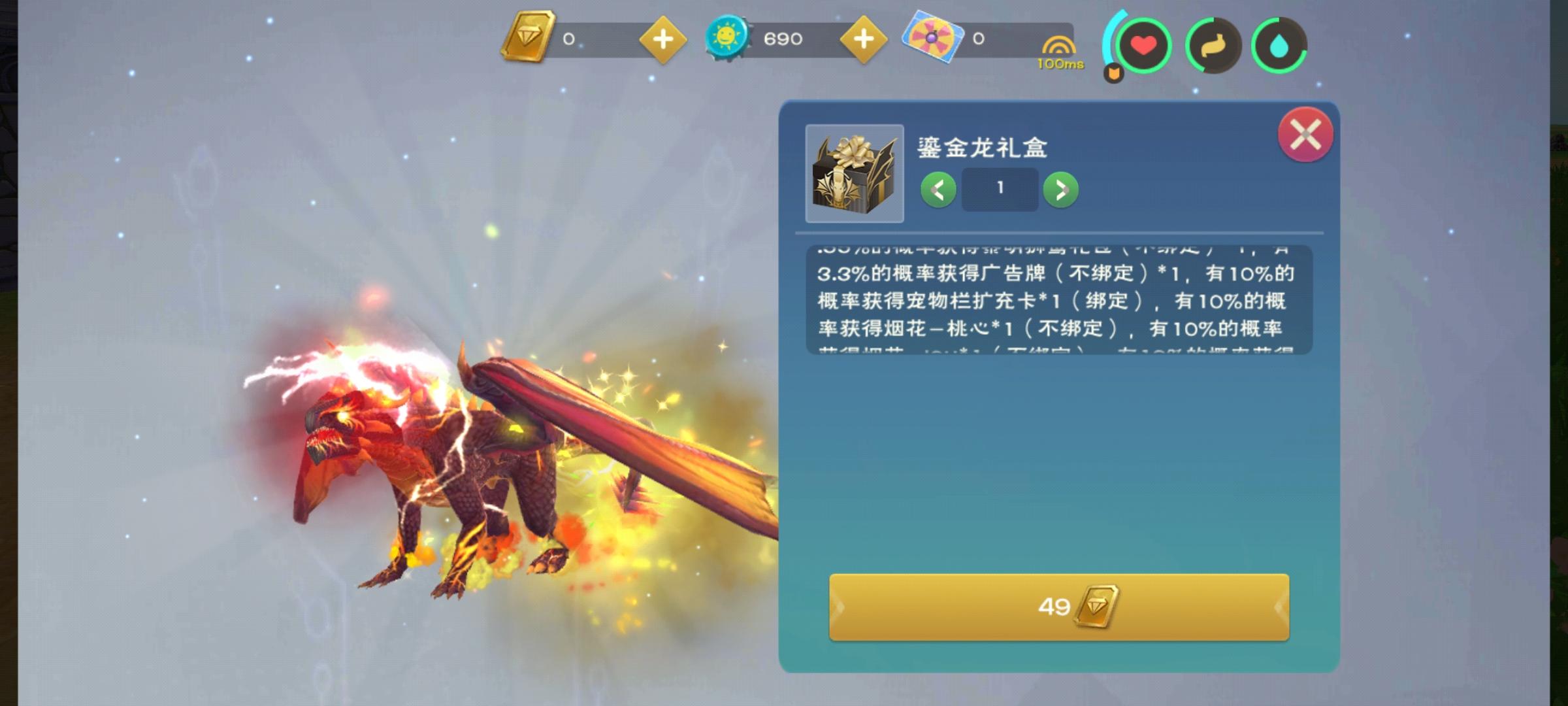
Task: Tap the 100ms network signal indicator
Action: [1060, 52]
